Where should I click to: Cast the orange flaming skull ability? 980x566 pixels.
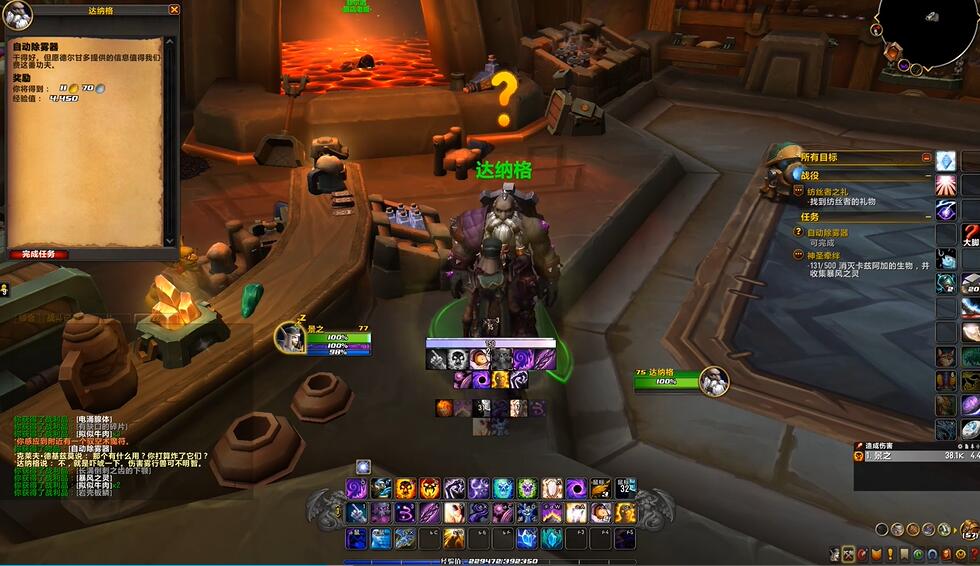431,488
